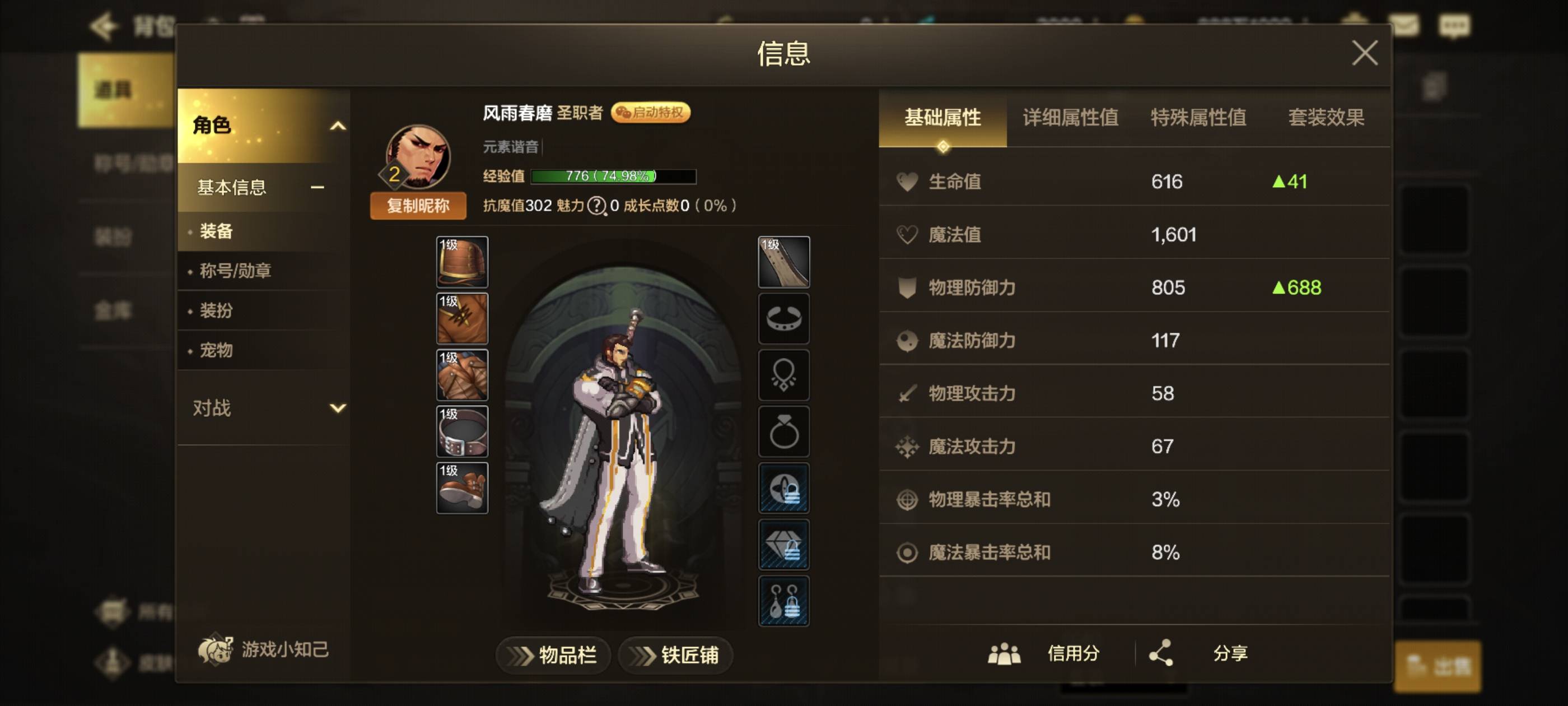Screen dimensions: 1568x706
Task: Open the empty necklace slot
Action: [x=784, y=375]
